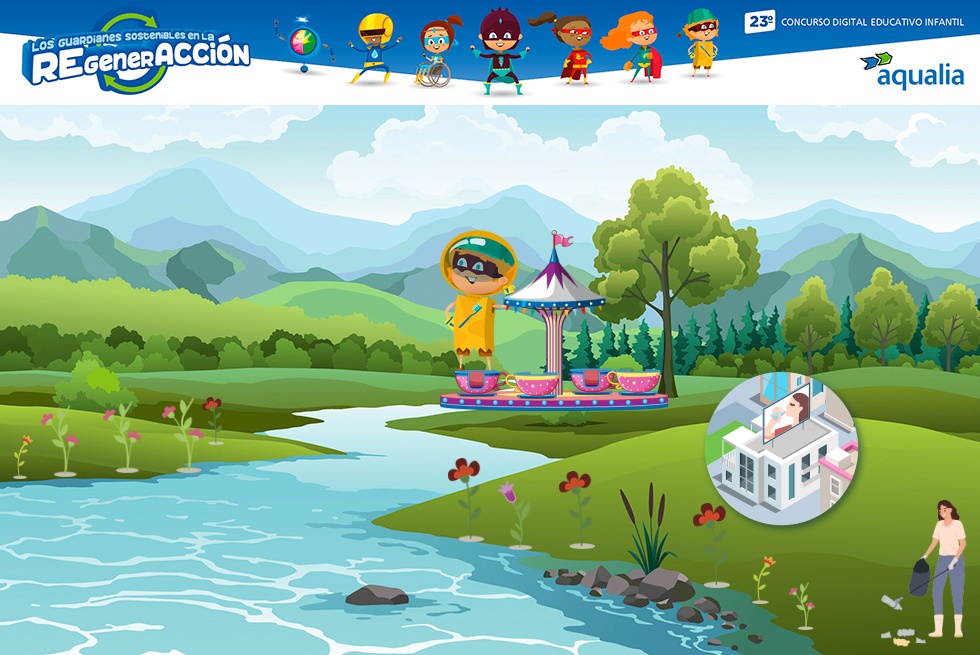
Task: Open the circular building scene bubble
Action: coord(781,450)
